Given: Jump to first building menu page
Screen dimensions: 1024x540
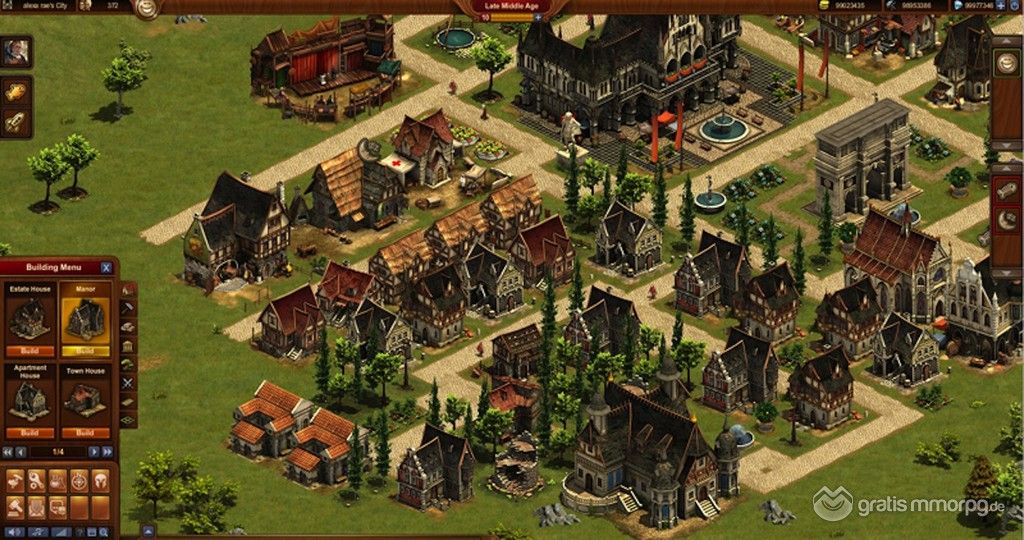Looking at the screenshot, I should tap(8, 452).
